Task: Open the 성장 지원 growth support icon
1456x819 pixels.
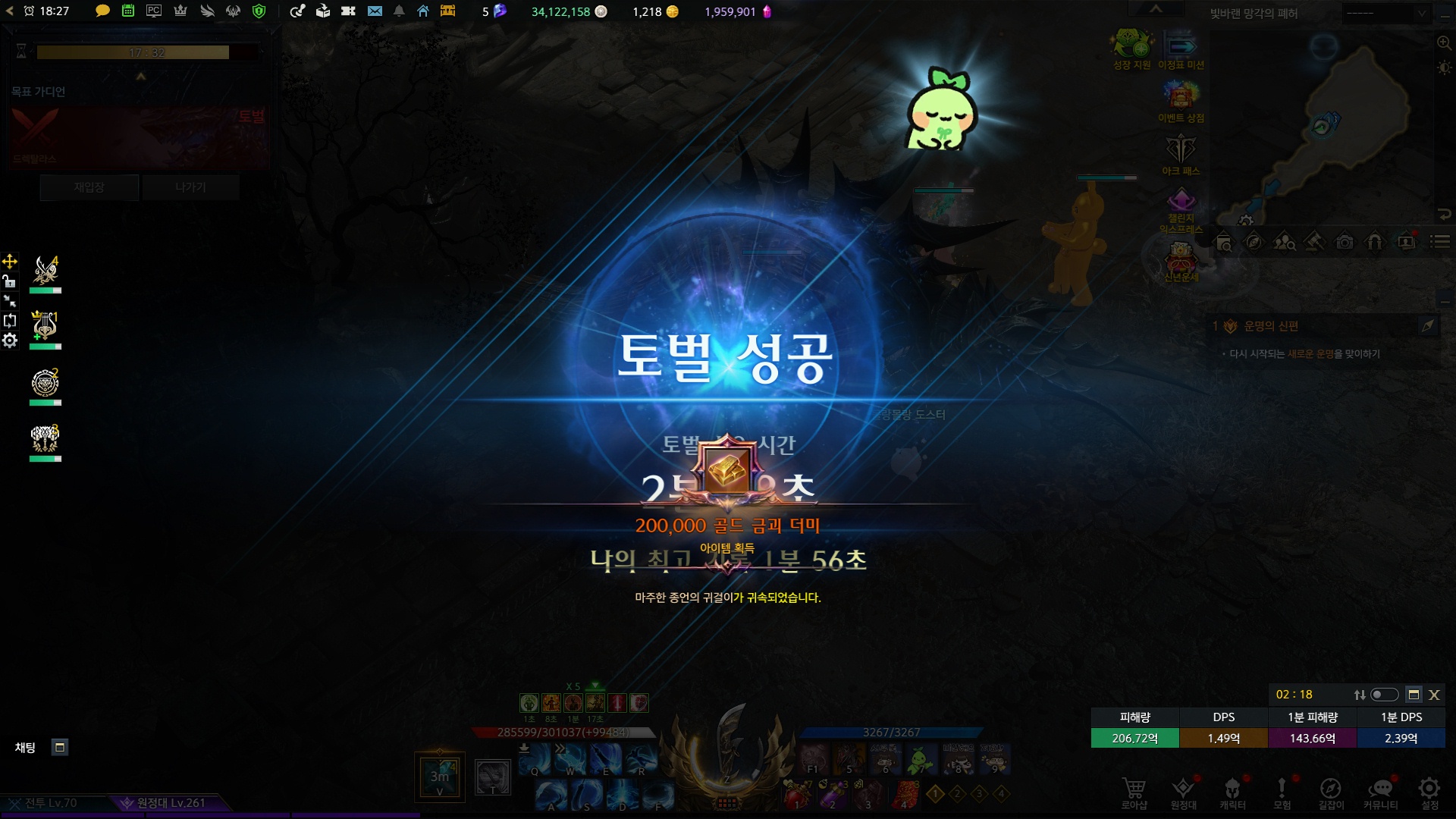Action: 1132,47
